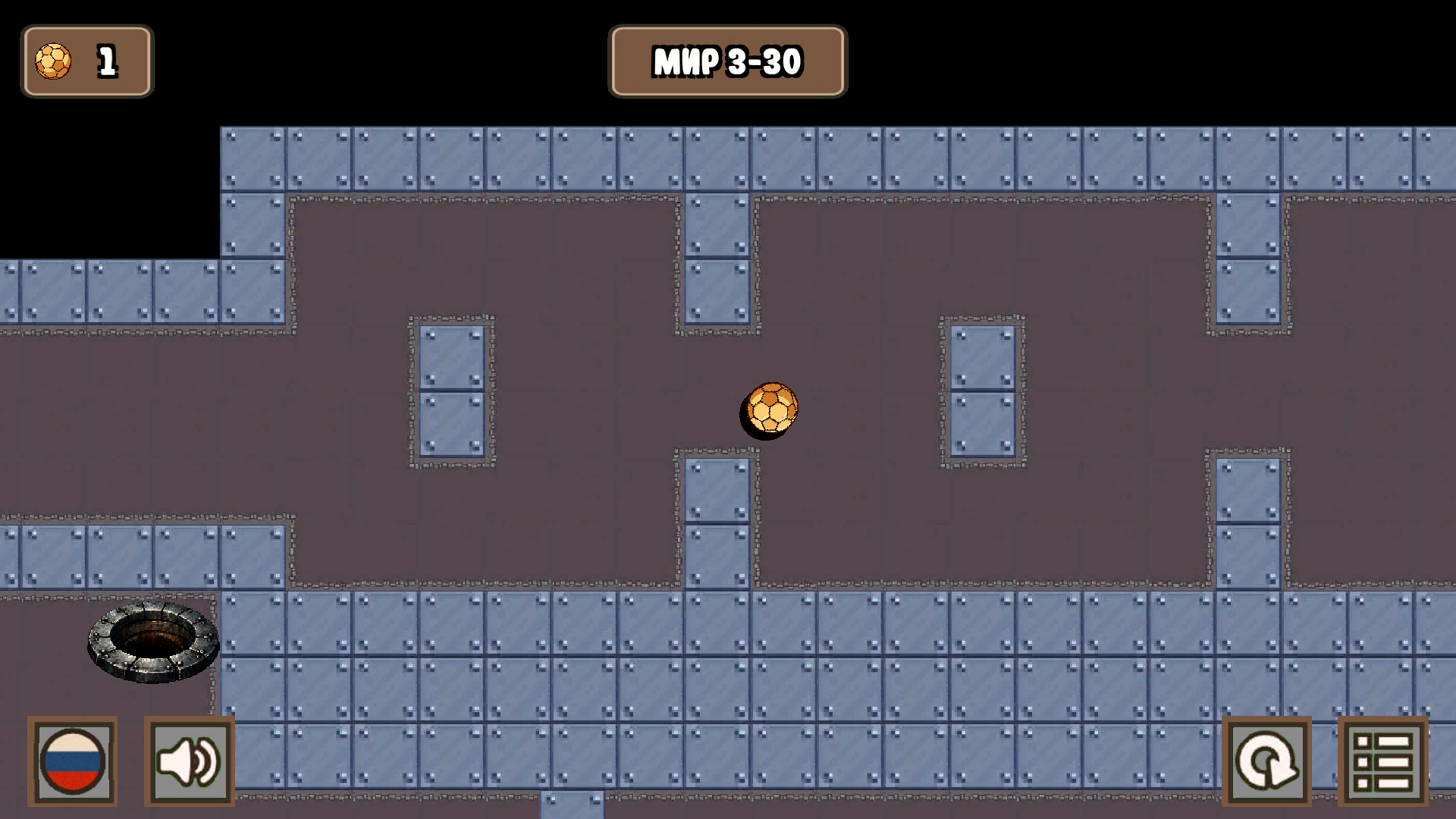This screenshot has width=1456, height=819.
Task: Select the soccer ball in the play area
Action: (770, 408)
